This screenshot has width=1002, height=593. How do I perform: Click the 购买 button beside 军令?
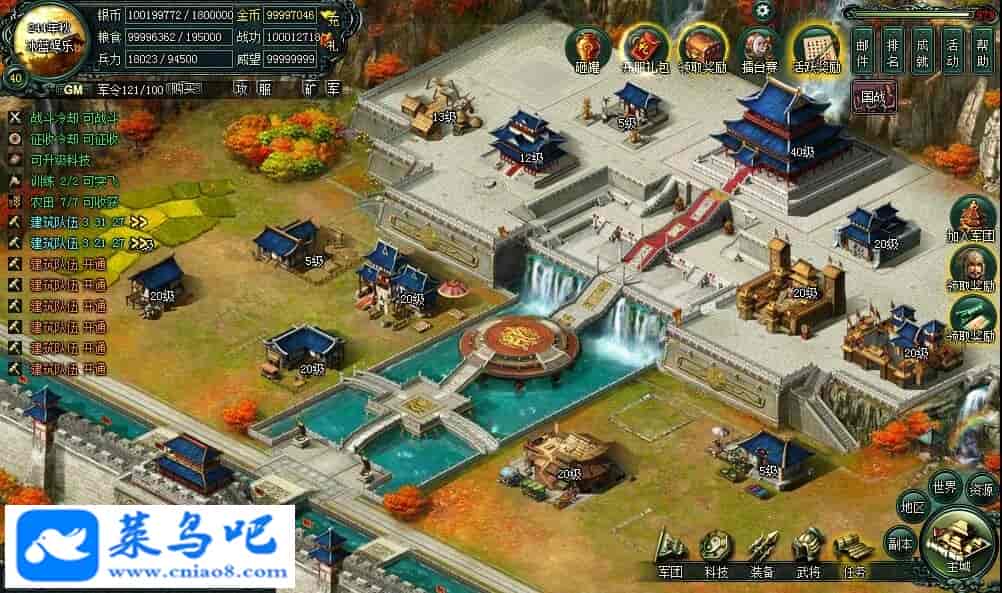coord(181,89)
